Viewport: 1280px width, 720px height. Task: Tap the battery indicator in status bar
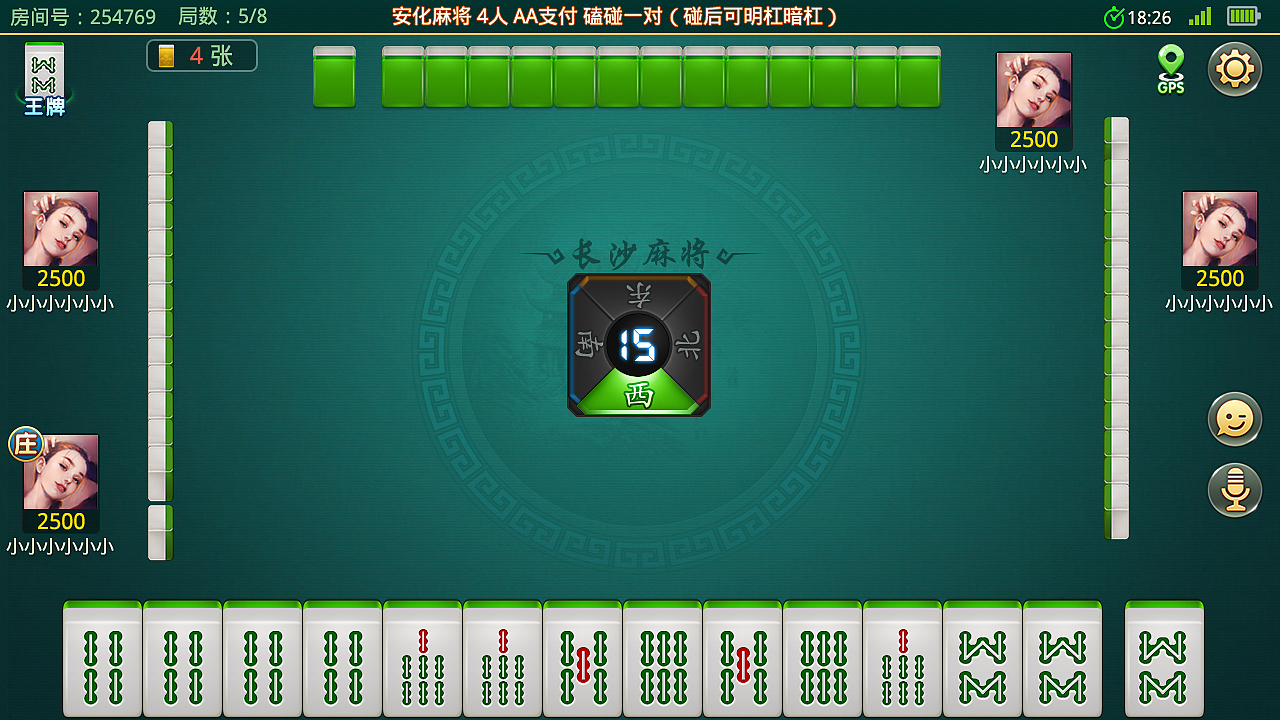(x=1242, y=16)
